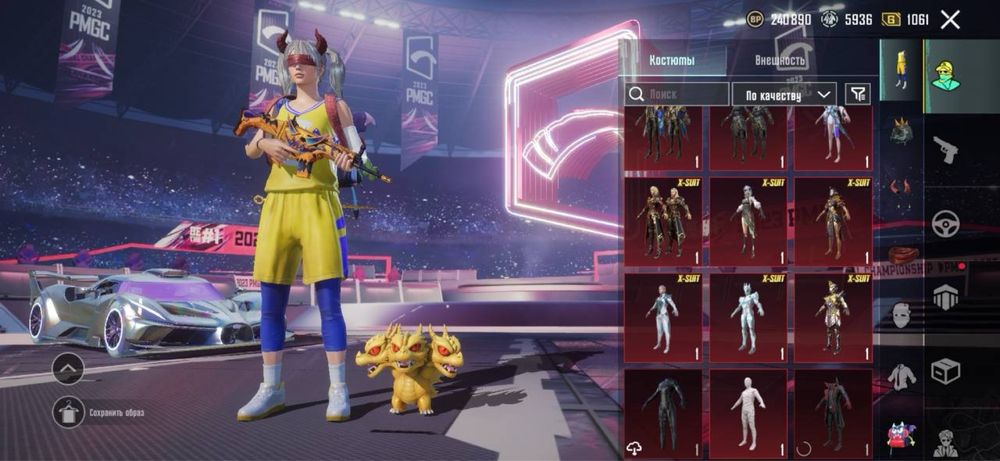Image resolution: width=1000 pixels, height=461 pixels.
Task: Open the stacked layers category icon
Action: [x=945, y=297]
